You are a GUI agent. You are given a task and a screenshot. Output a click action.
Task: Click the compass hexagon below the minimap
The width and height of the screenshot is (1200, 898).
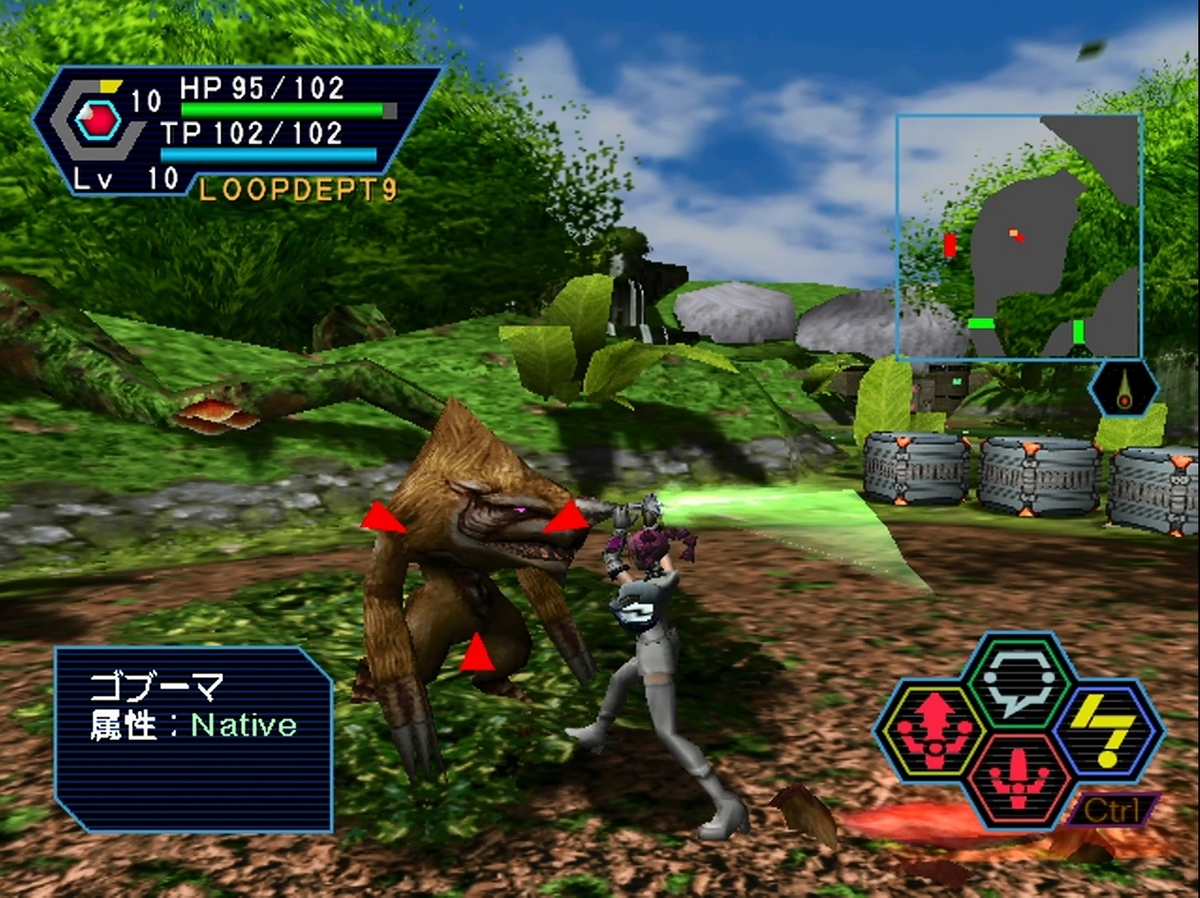coord(1124,389)
